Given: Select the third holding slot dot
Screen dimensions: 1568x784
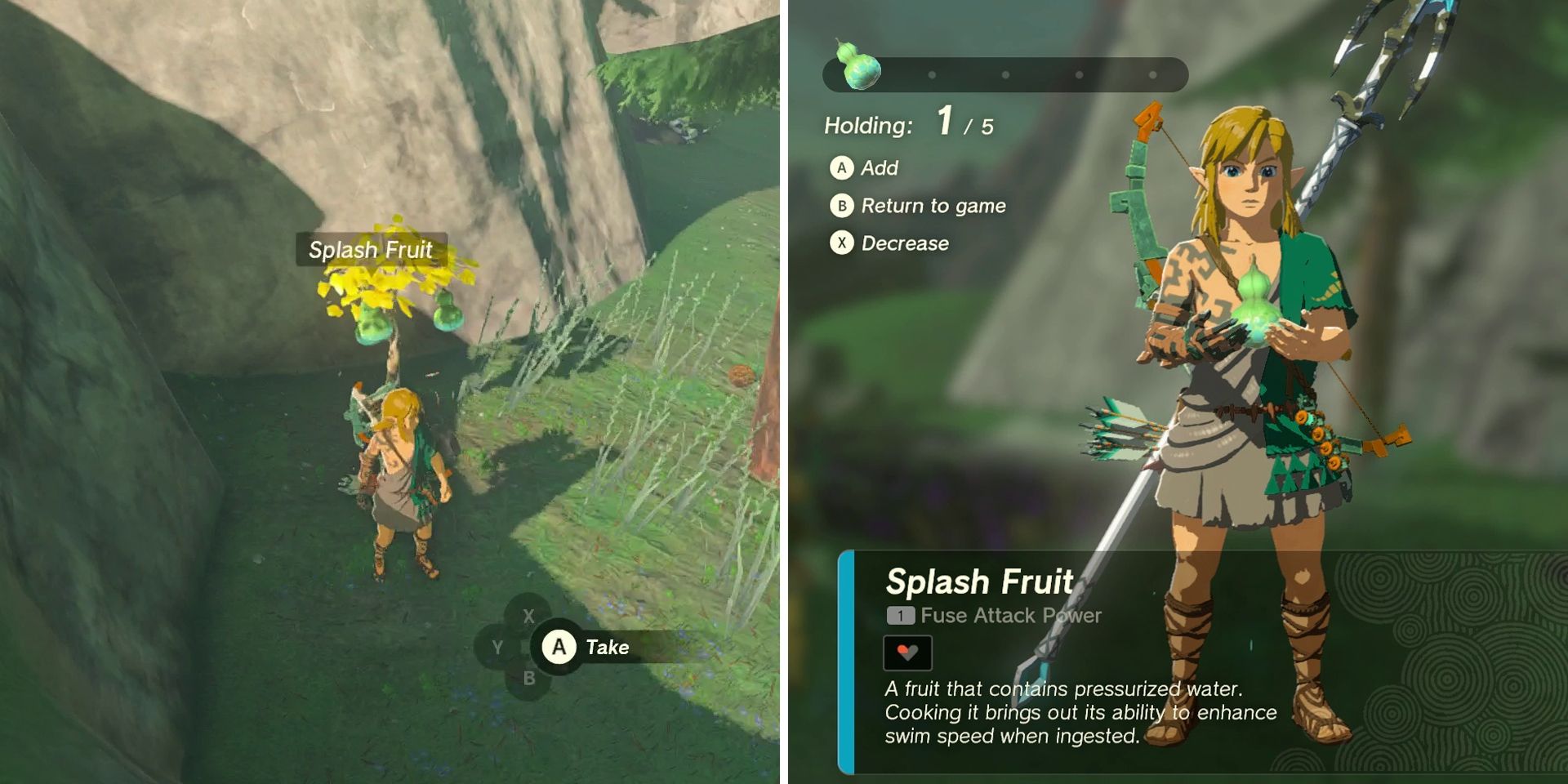Looking at the screenshot, I should click(1003, 75).
